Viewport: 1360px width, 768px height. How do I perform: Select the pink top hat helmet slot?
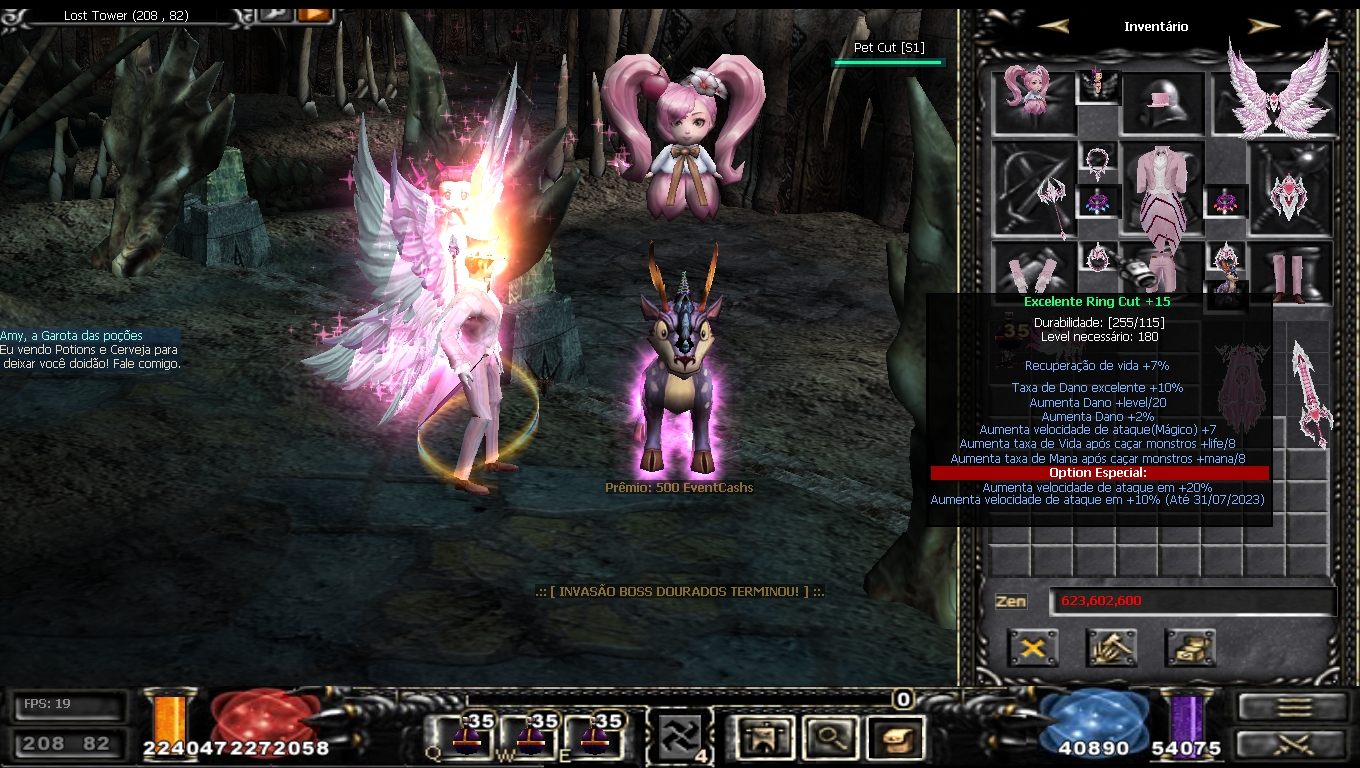click(x=1163, y=103)
